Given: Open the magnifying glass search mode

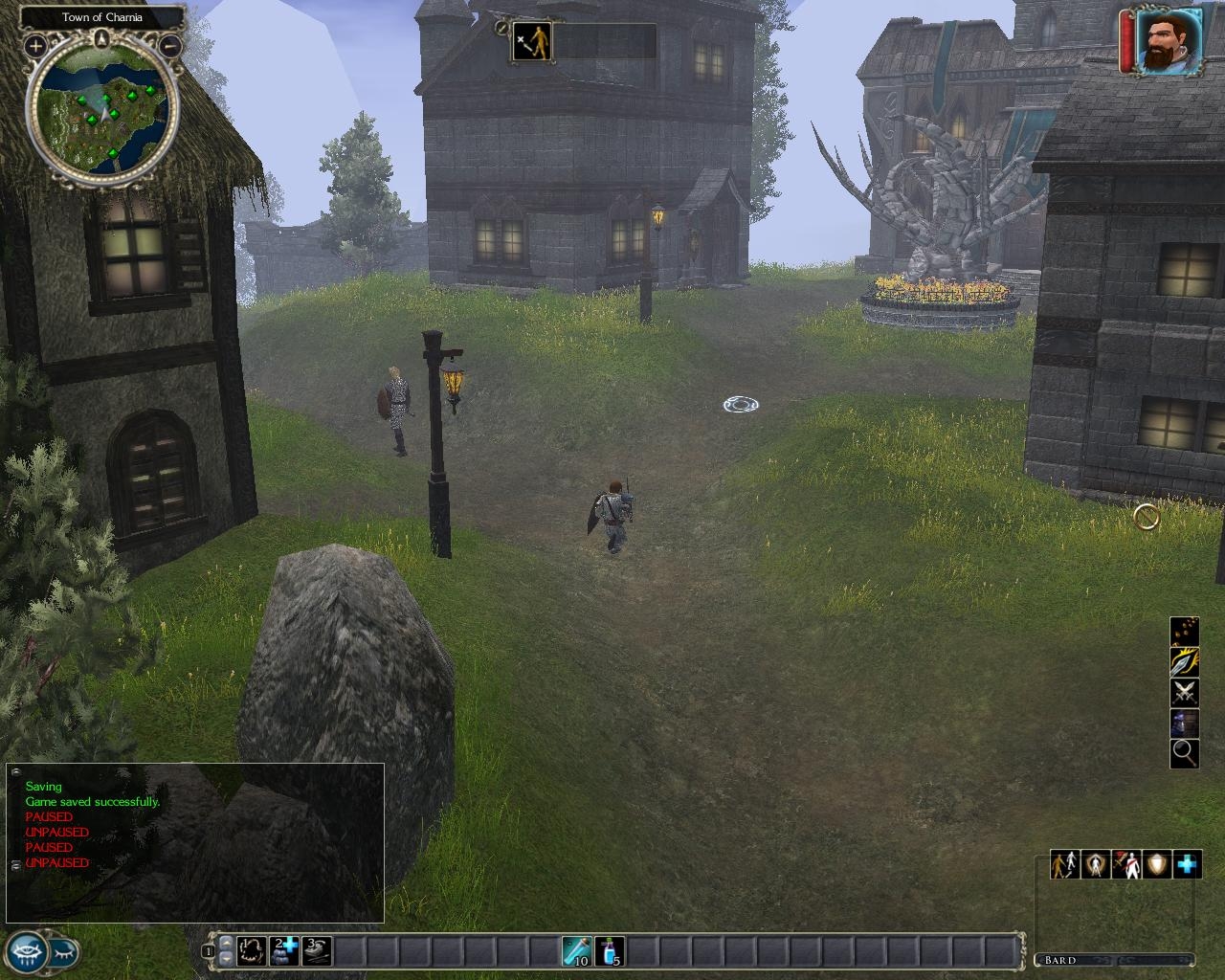Looking at the screenshot, I should coord(1185,753).
